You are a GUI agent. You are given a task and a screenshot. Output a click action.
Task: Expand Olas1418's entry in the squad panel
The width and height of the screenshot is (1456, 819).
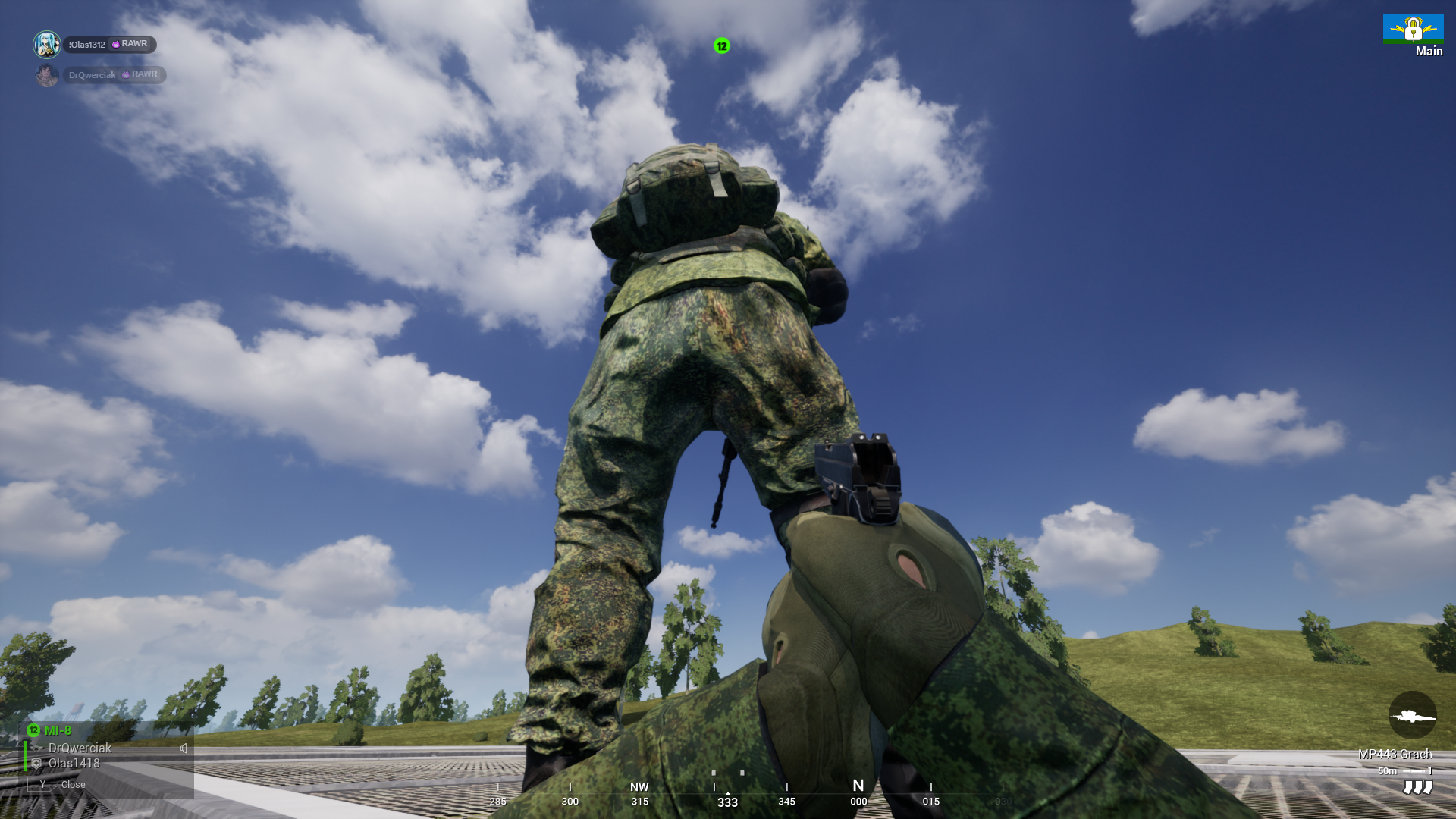[77, 764]
